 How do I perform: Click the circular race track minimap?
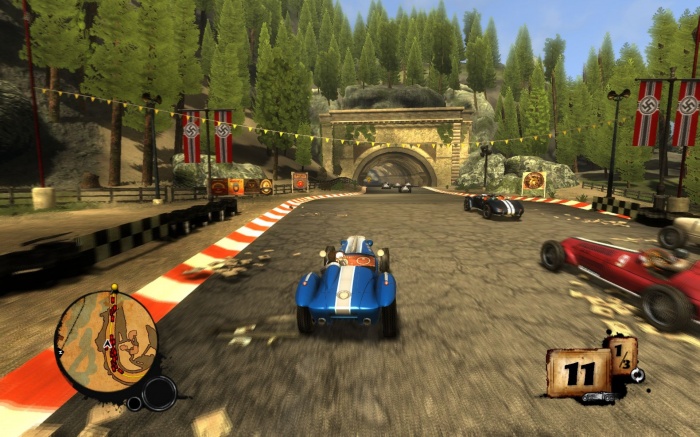pos(104,337)
